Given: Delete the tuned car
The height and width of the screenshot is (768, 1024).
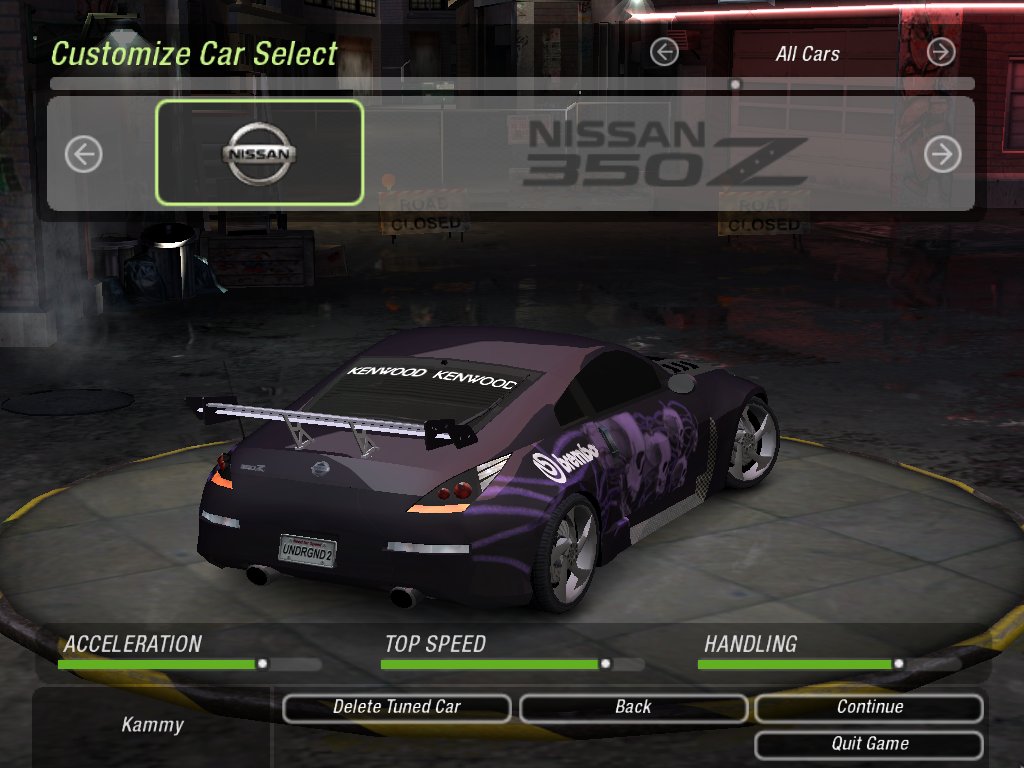Looking at the screenshot, I should [397, 708].
